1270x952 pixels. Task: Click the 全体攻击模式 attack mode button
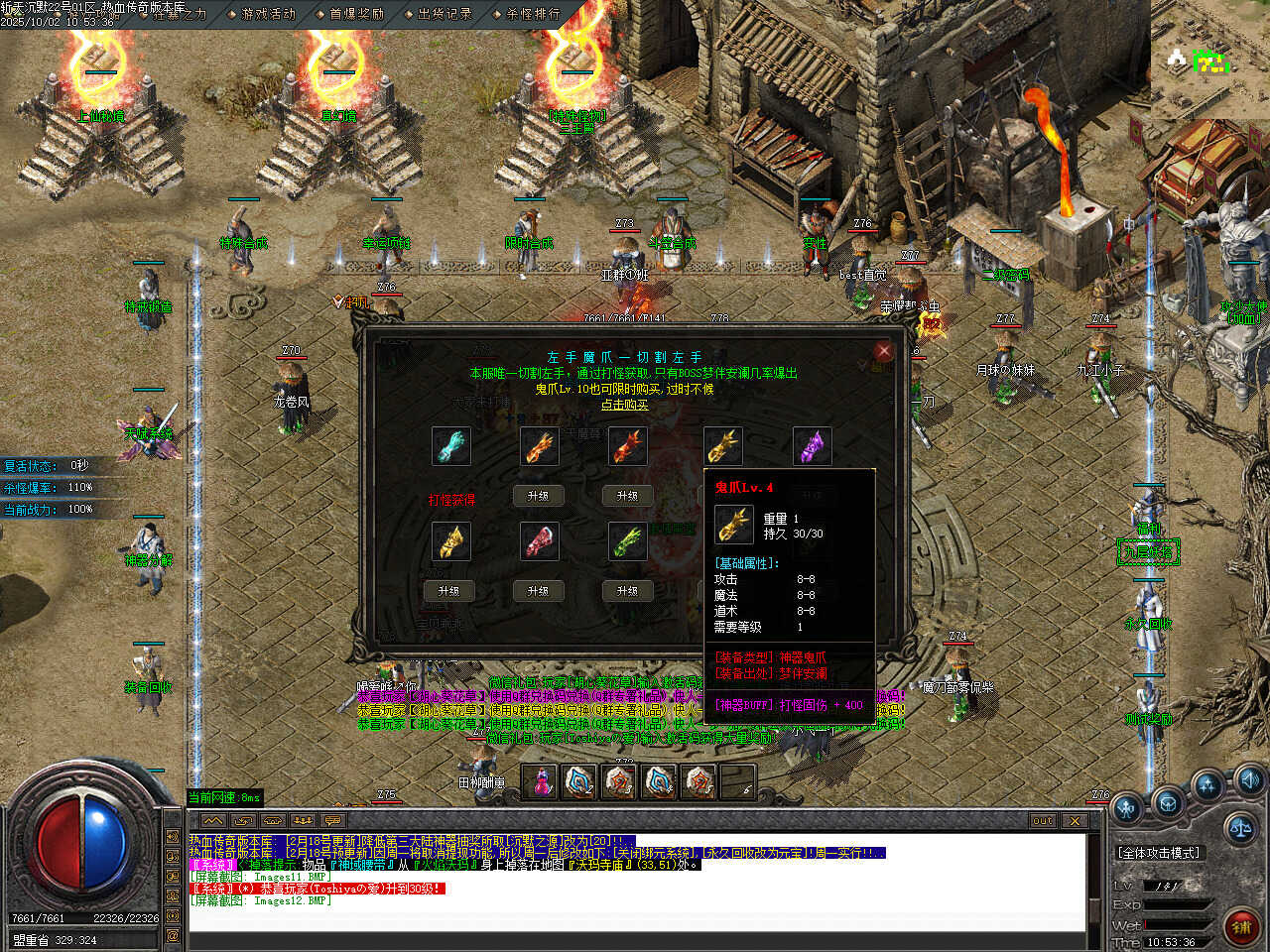point(1159,853)
